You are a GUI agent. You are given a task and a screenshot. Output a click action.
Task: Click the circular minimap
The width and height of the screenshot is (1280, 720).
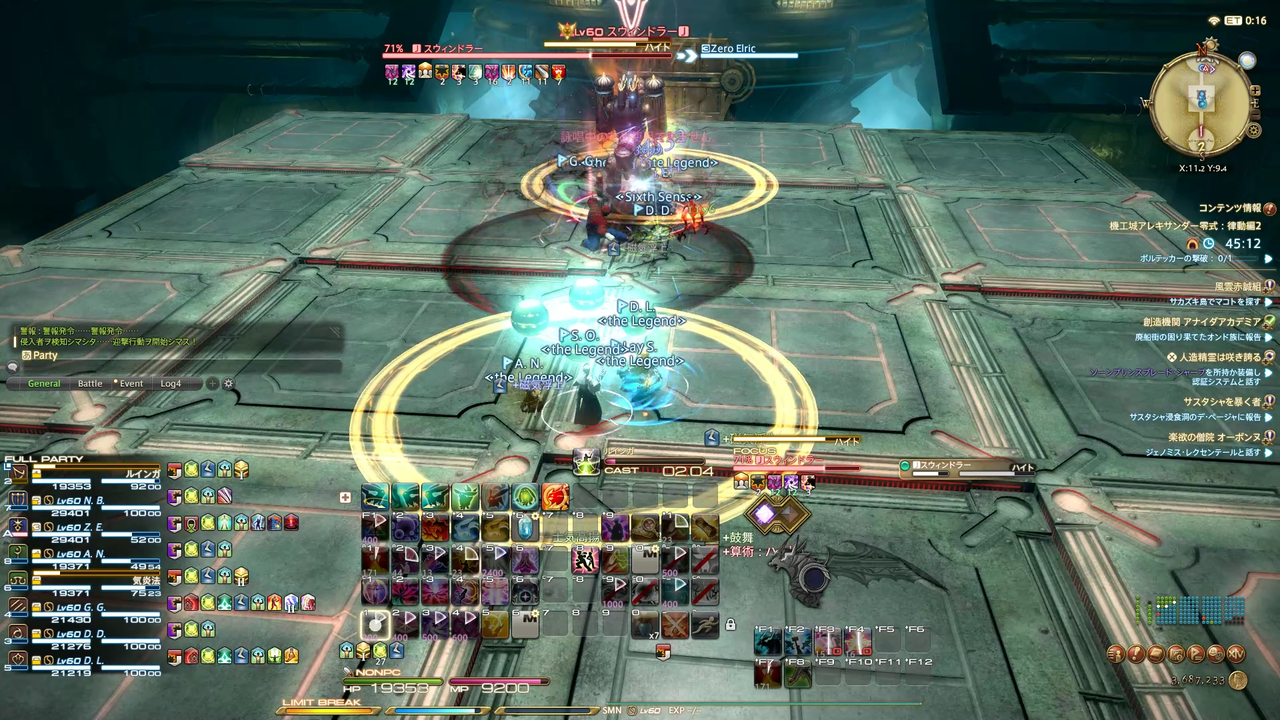click(x=1201, y=99)
